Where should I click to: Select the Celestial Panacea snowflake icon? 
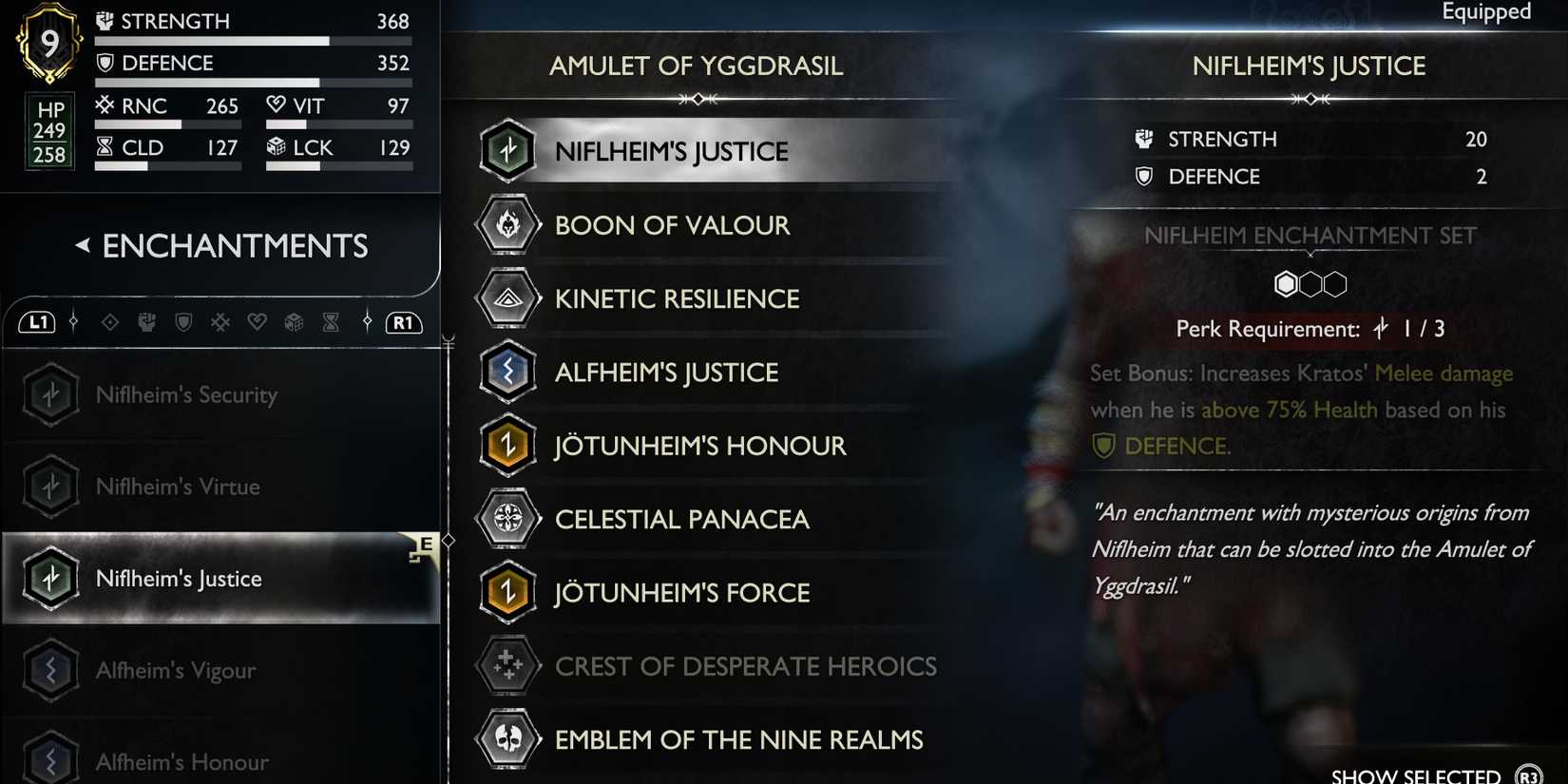tap(508, 519)
